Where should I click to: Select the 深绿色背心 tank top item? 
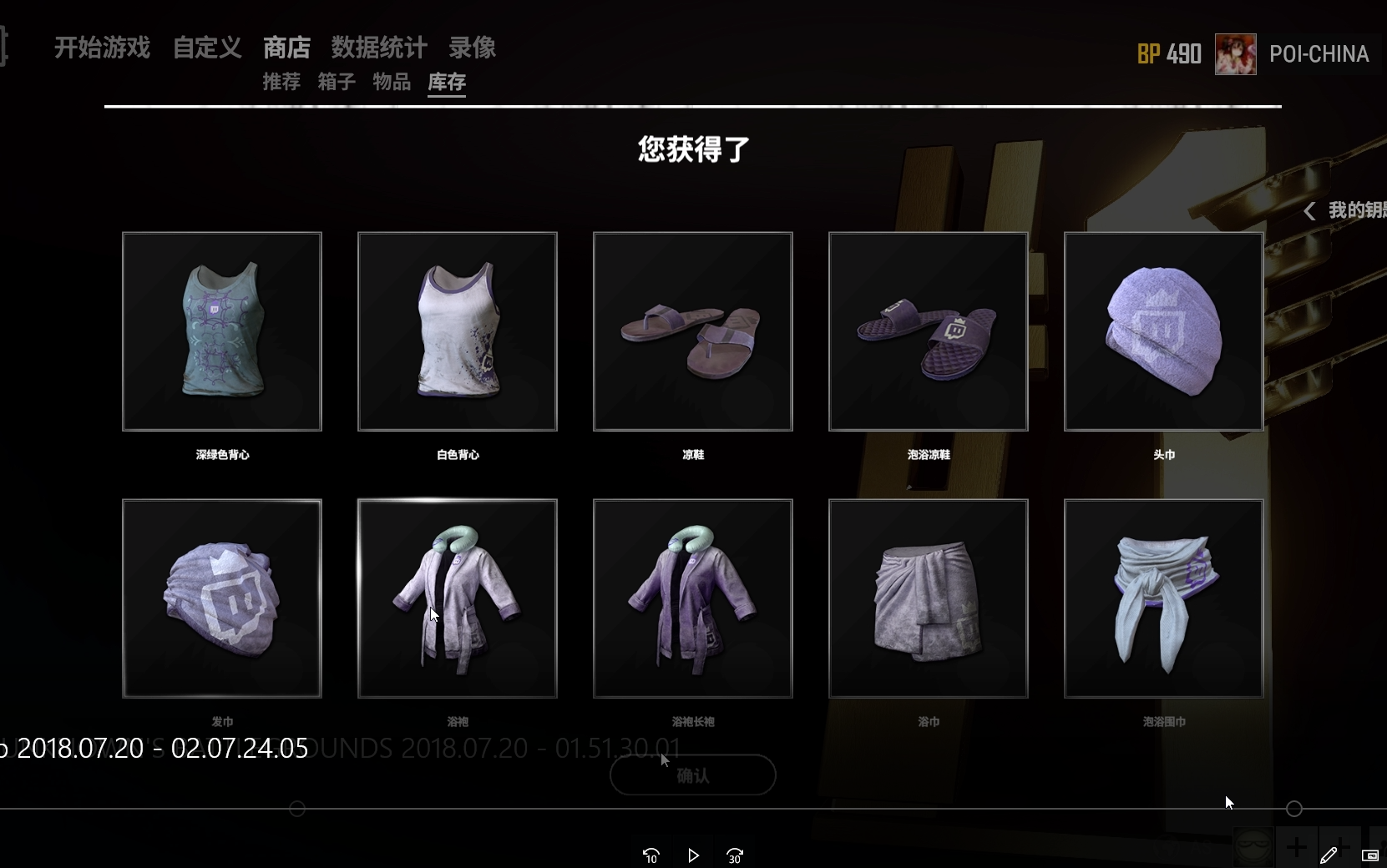pos(222,331)
